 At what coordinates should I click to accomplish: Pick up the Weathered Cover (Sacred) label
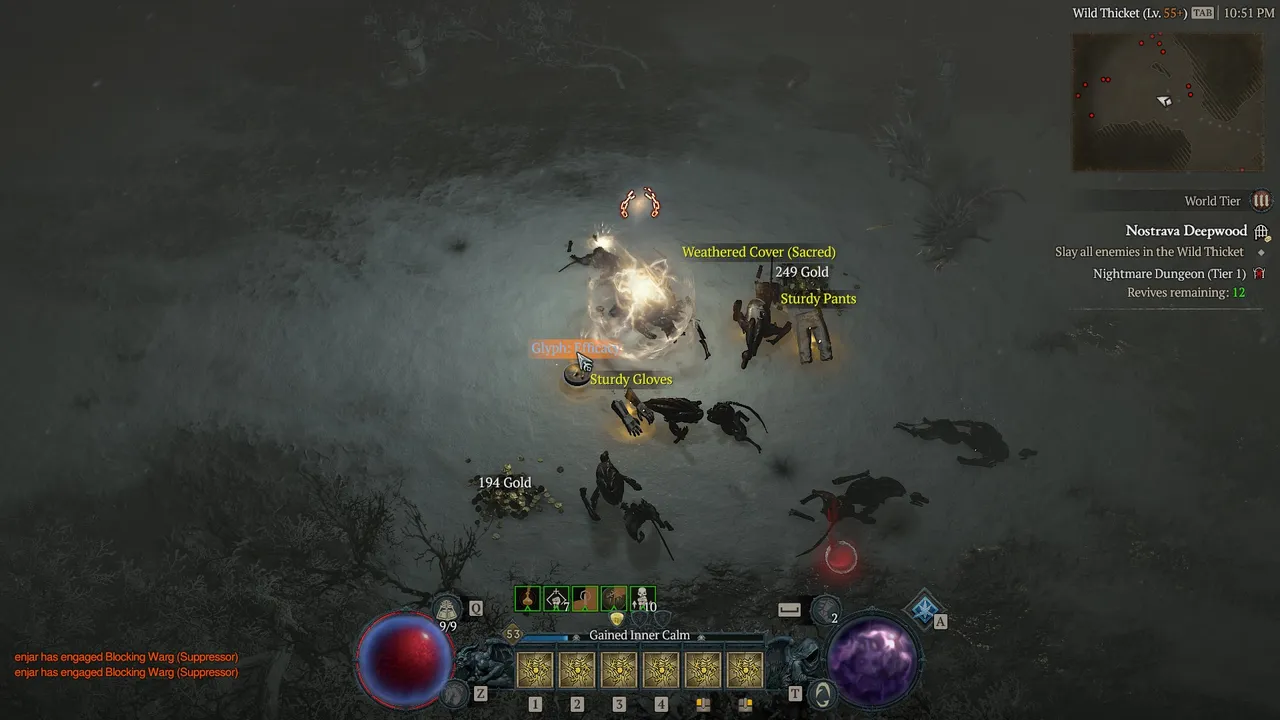coord(758,252)
